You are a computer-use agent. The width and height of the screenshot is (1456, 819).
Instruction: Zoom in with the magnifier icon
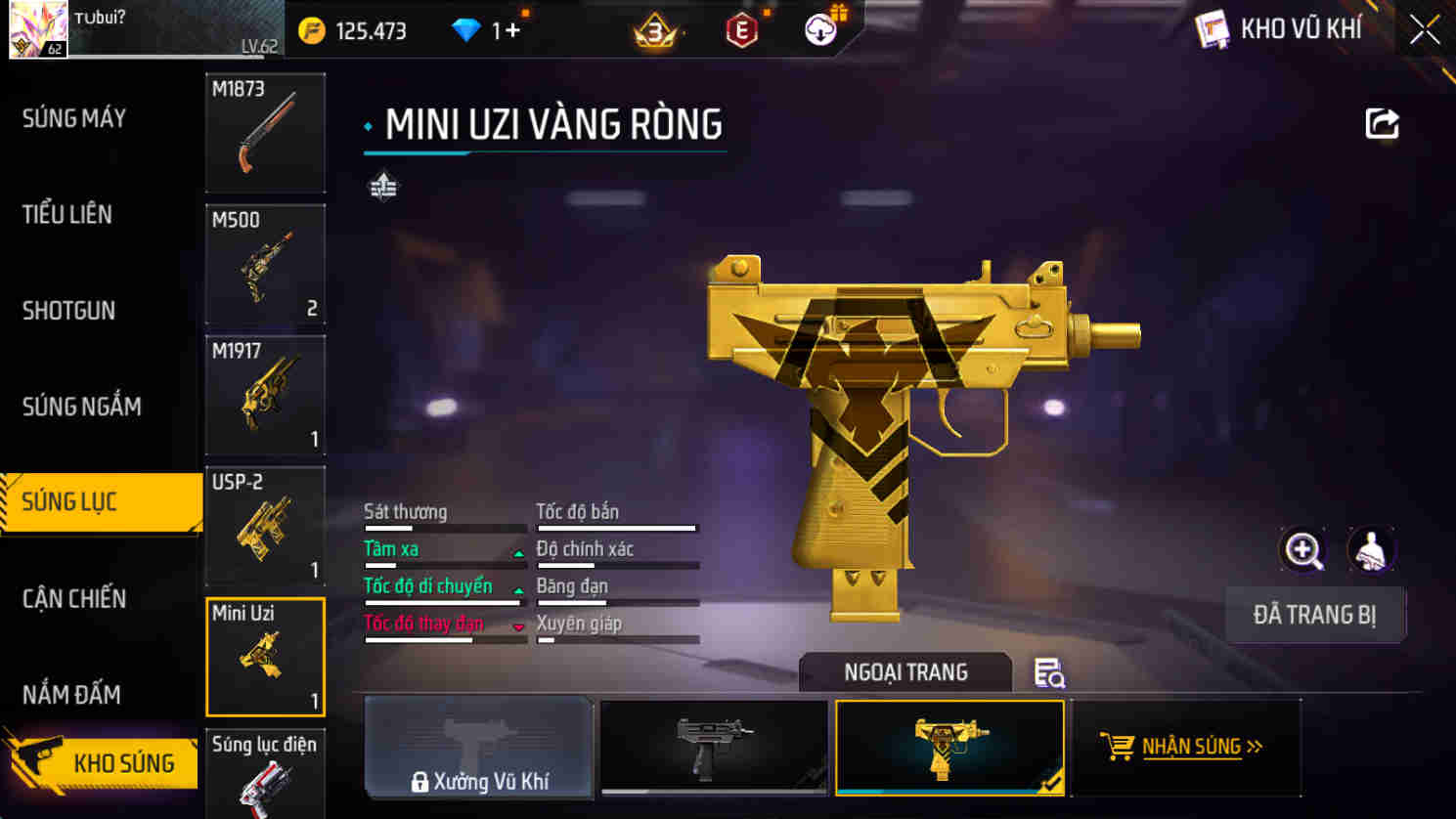click(1303, 550)
